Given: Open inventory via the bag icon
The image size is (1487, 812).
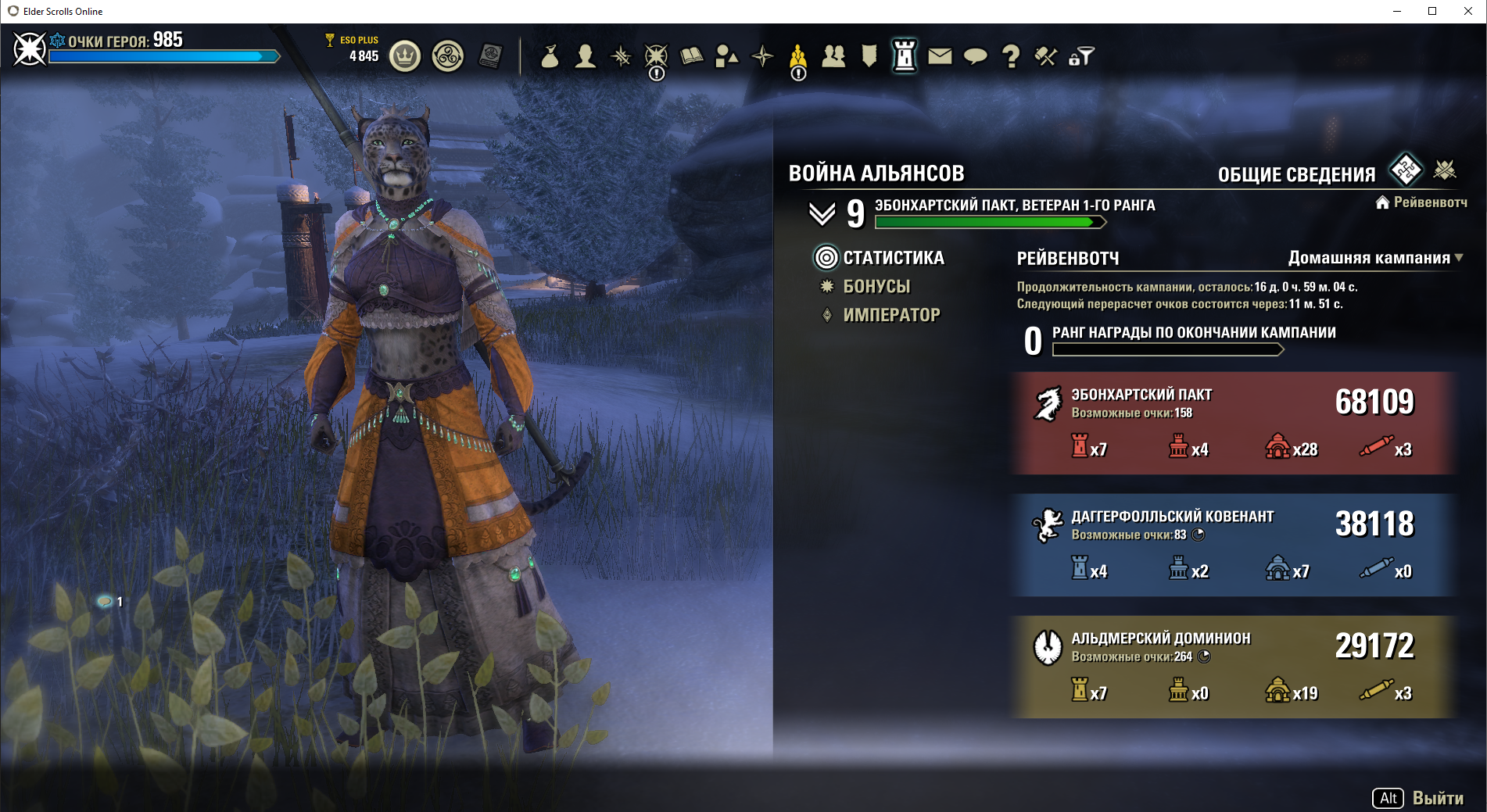Looking at the screenshot, I should click(x=550, y=56).
